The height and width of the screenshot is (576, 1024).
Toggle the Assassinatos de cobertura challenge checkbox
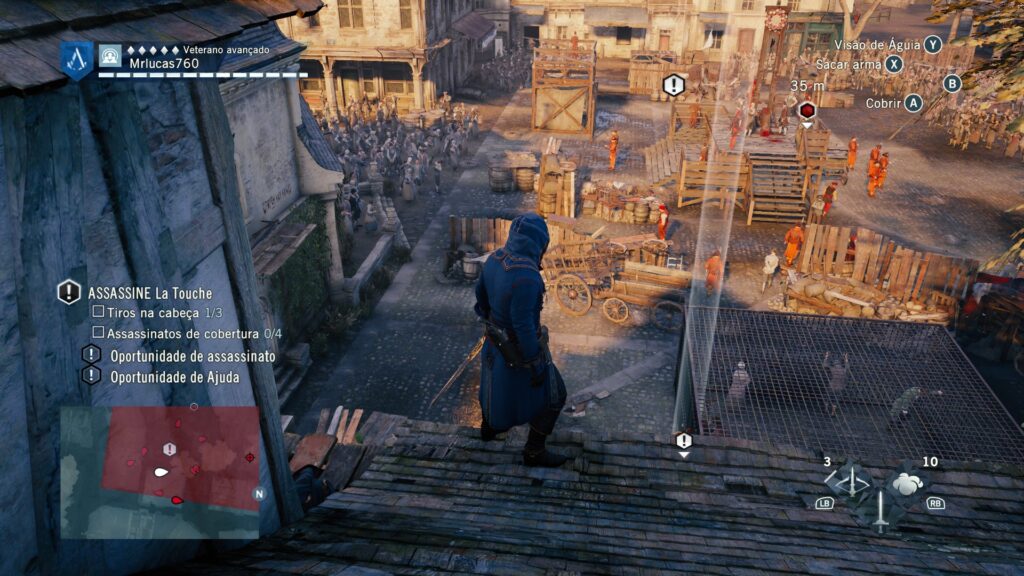[98, 333]
